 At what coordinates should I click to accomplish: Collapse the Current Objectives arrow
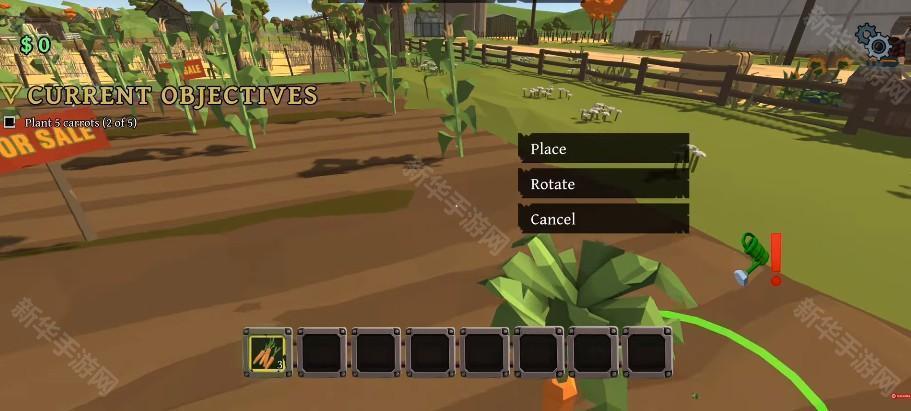(11, 95)
